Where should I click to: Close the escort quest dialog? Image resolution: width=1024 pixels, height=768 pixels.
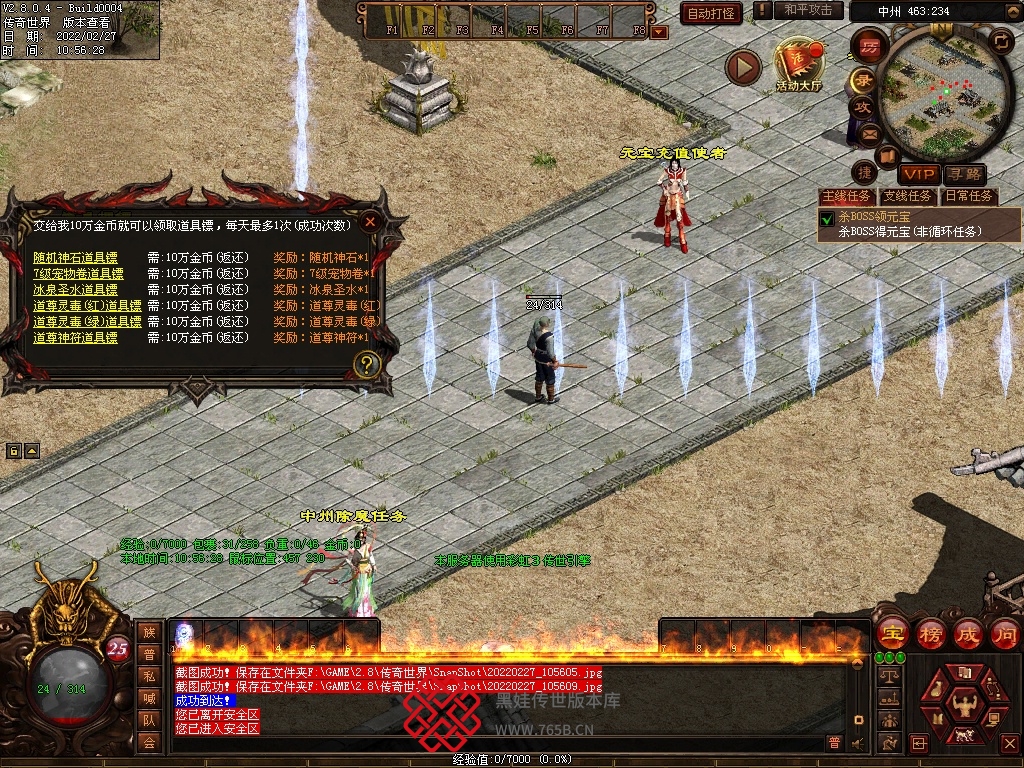tap(370, 222)
